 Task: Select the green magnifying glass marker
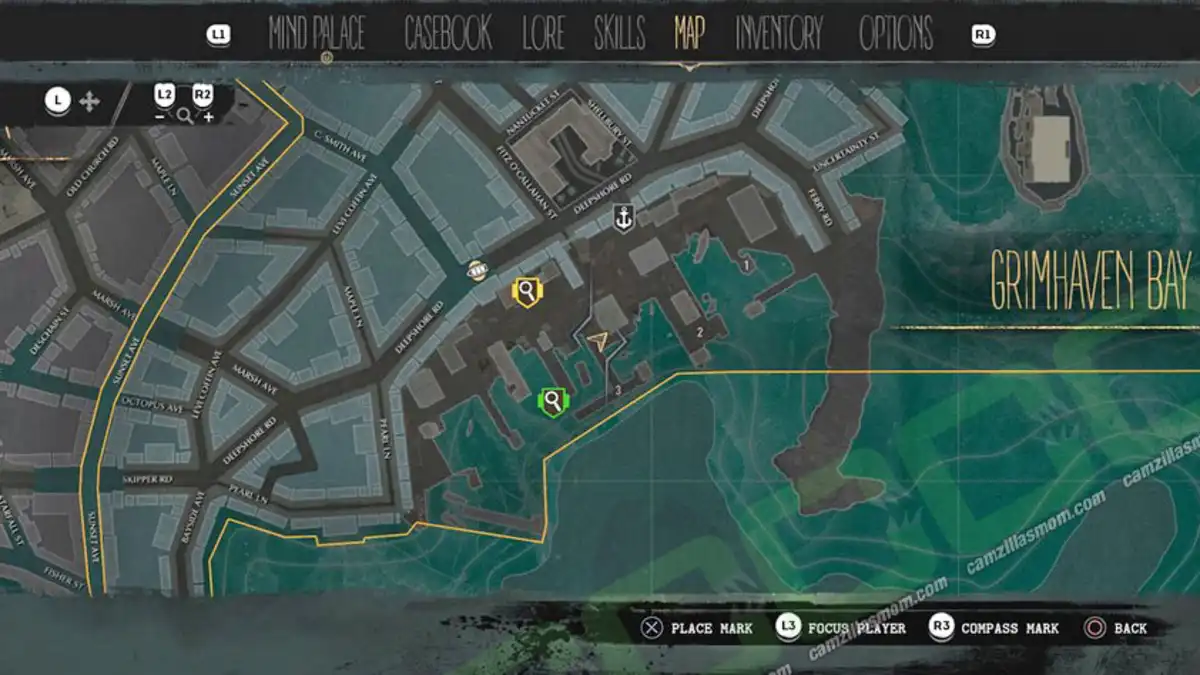pos(552,402)
